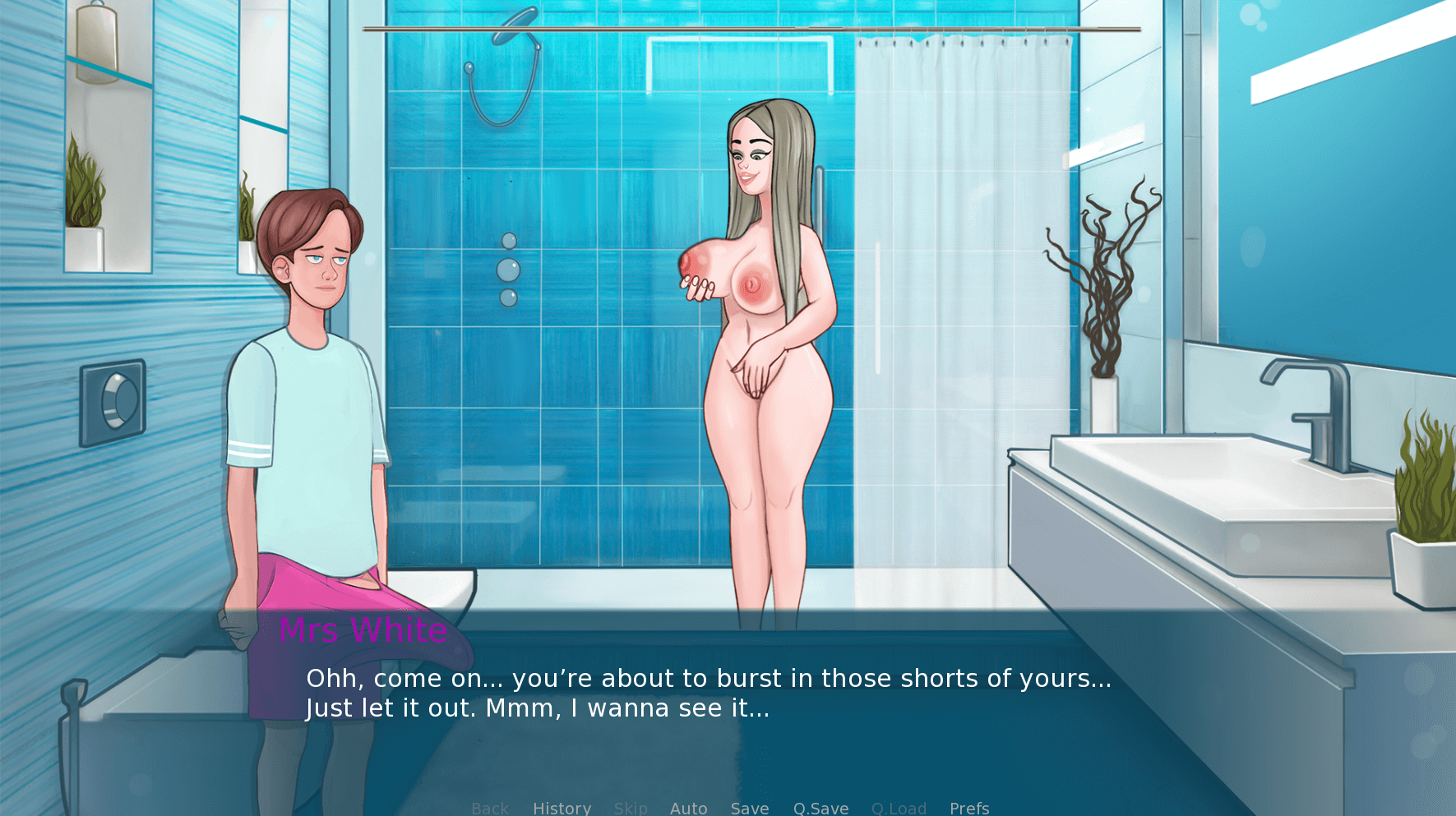Toggle Auto-advance mode
This screenshot has height=816, width=1456.
click(688, 808)
